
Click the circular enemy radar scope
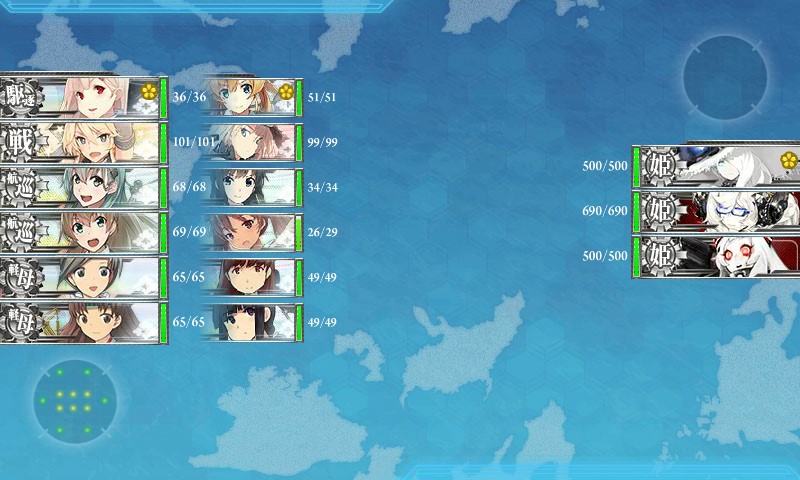click(x=725, y=77)
